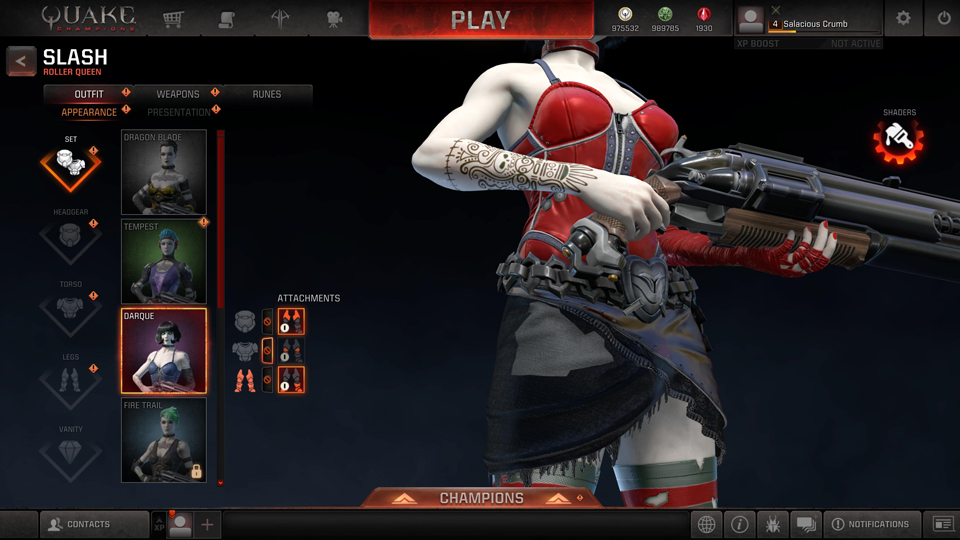Switch to the Weapons tab
This screenshot has height=540, width=960.
(x=178, y=94)
